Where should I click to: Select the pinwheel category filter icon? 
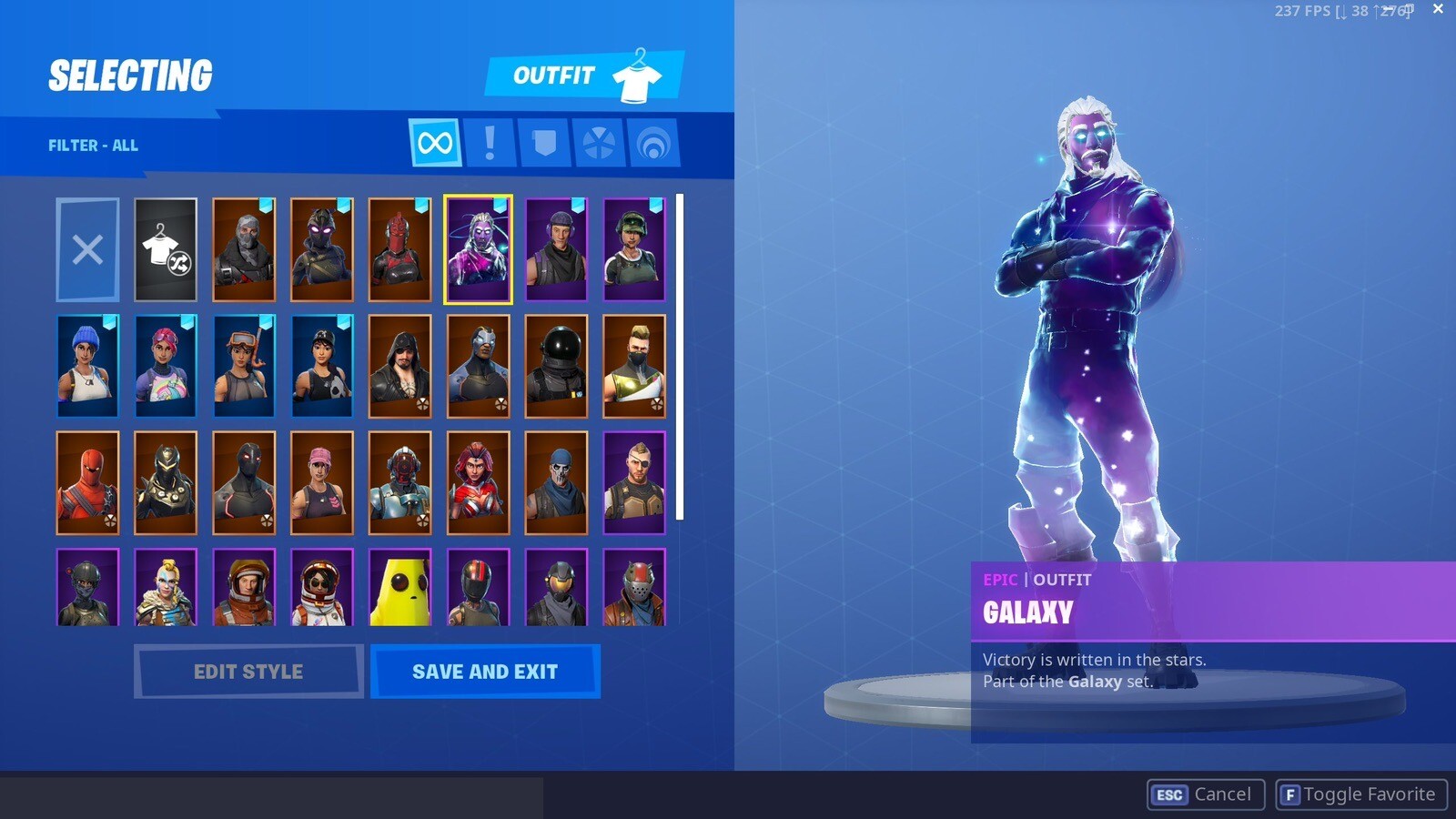pyautogui.click(x=601, y=144)
